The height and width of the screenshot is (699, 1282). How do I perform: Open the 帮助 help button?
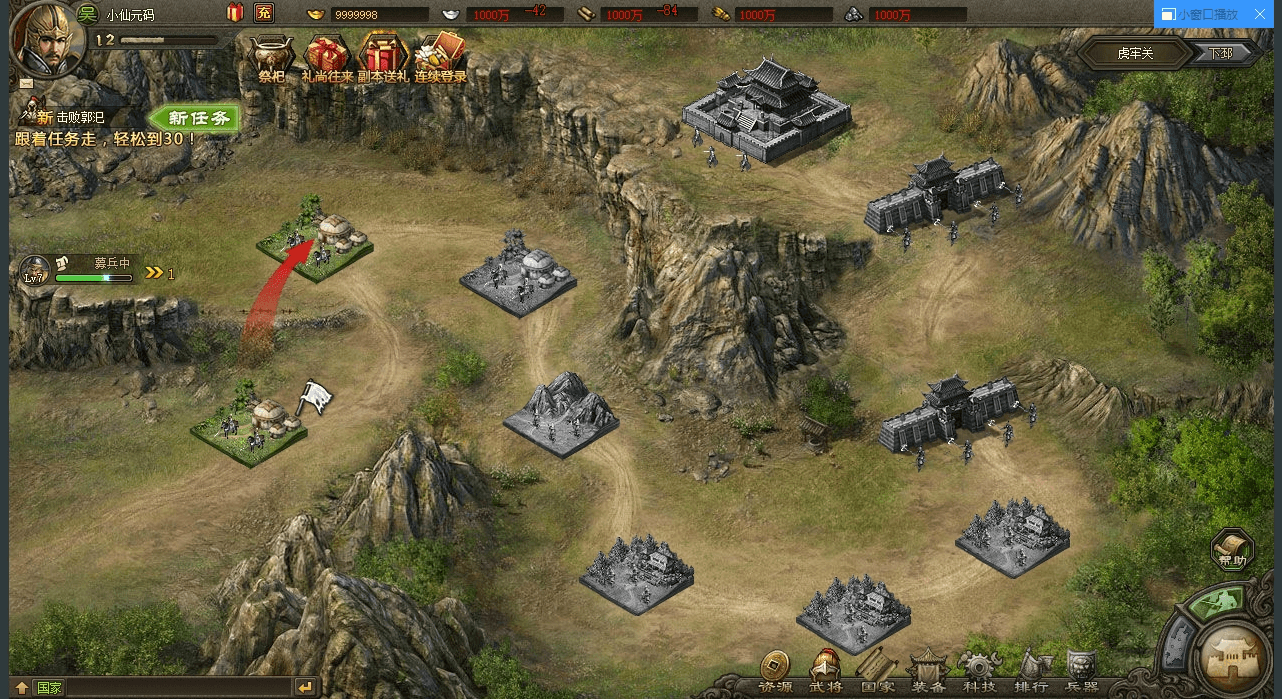click(x=1232, y=550)
